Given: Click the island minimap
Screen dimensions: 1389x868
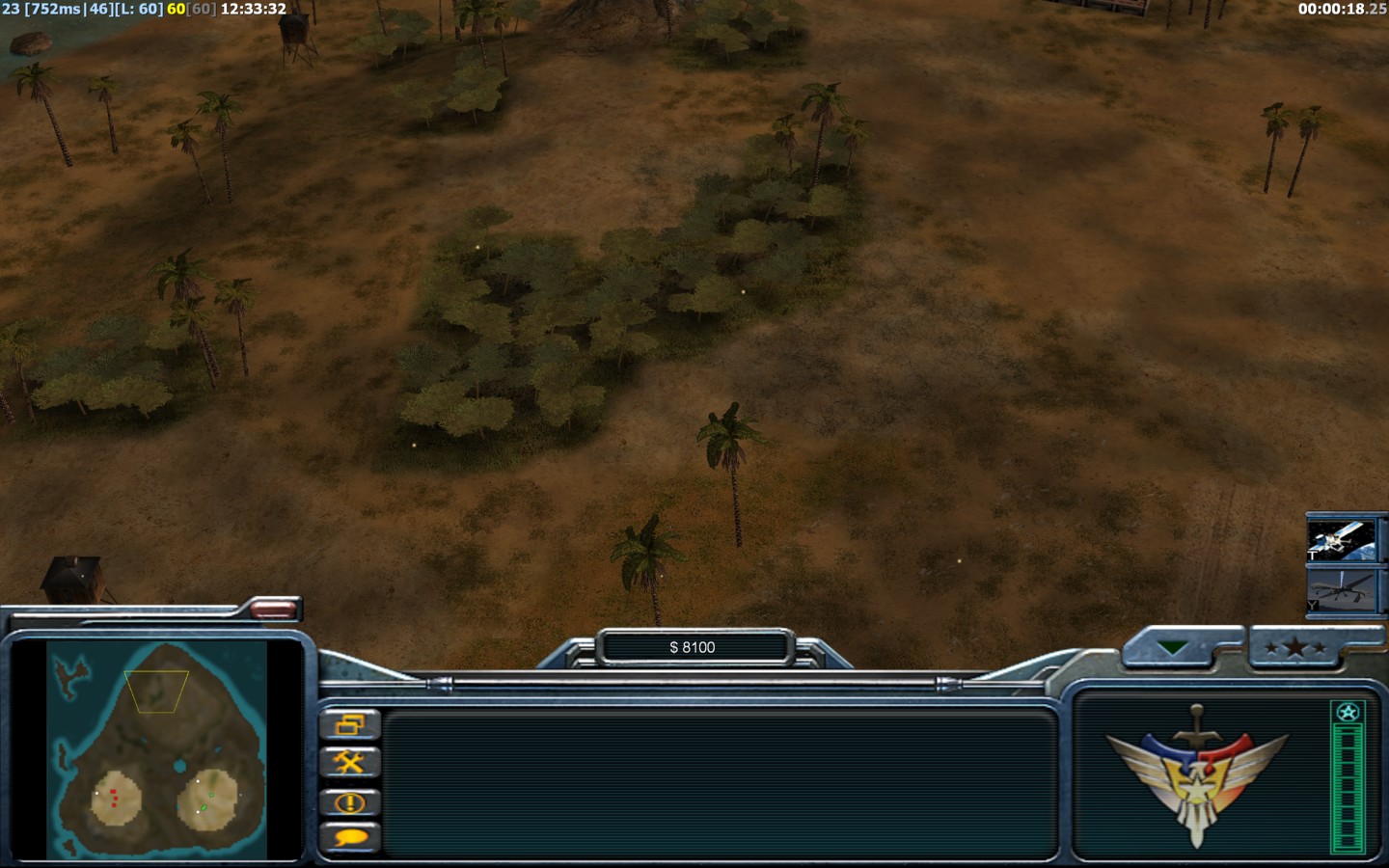Looking at the screenshot, I should click(156, 748).
